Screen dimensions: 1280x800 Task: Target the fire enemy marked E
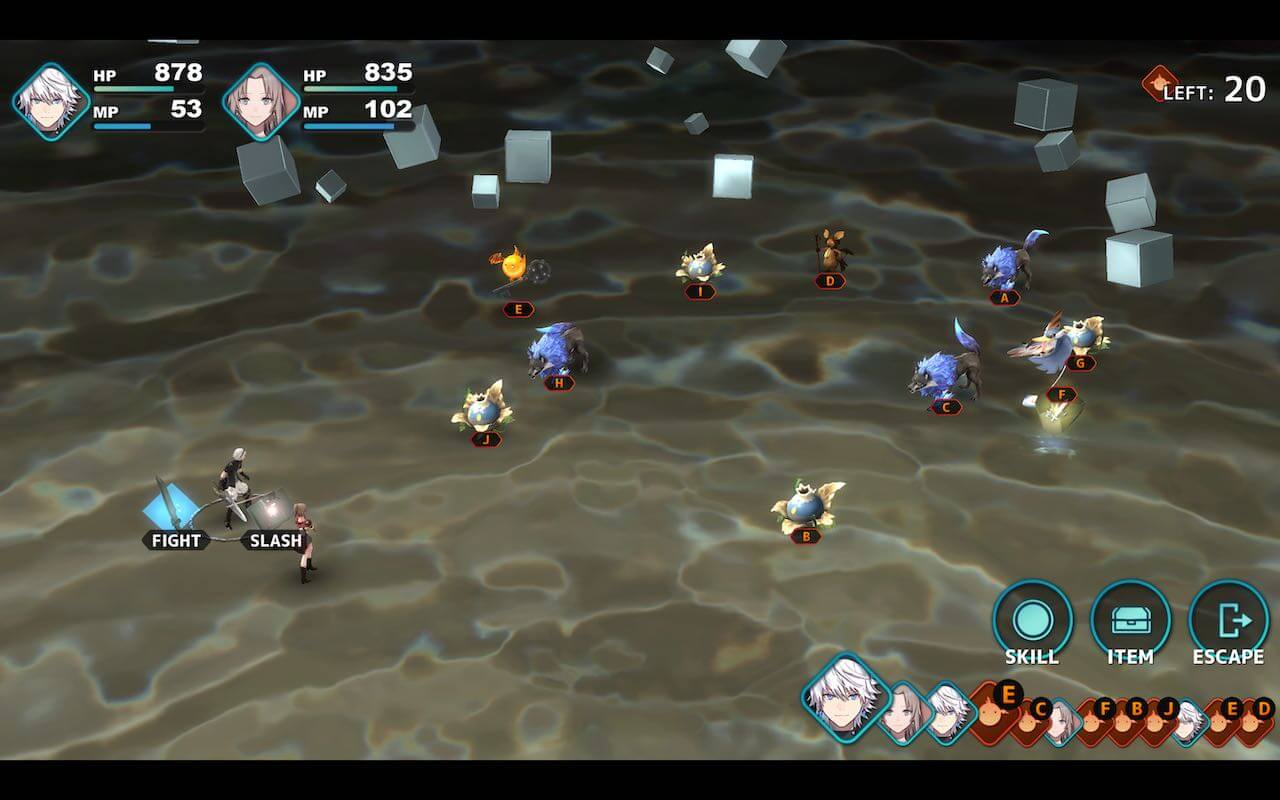(513, 270)
